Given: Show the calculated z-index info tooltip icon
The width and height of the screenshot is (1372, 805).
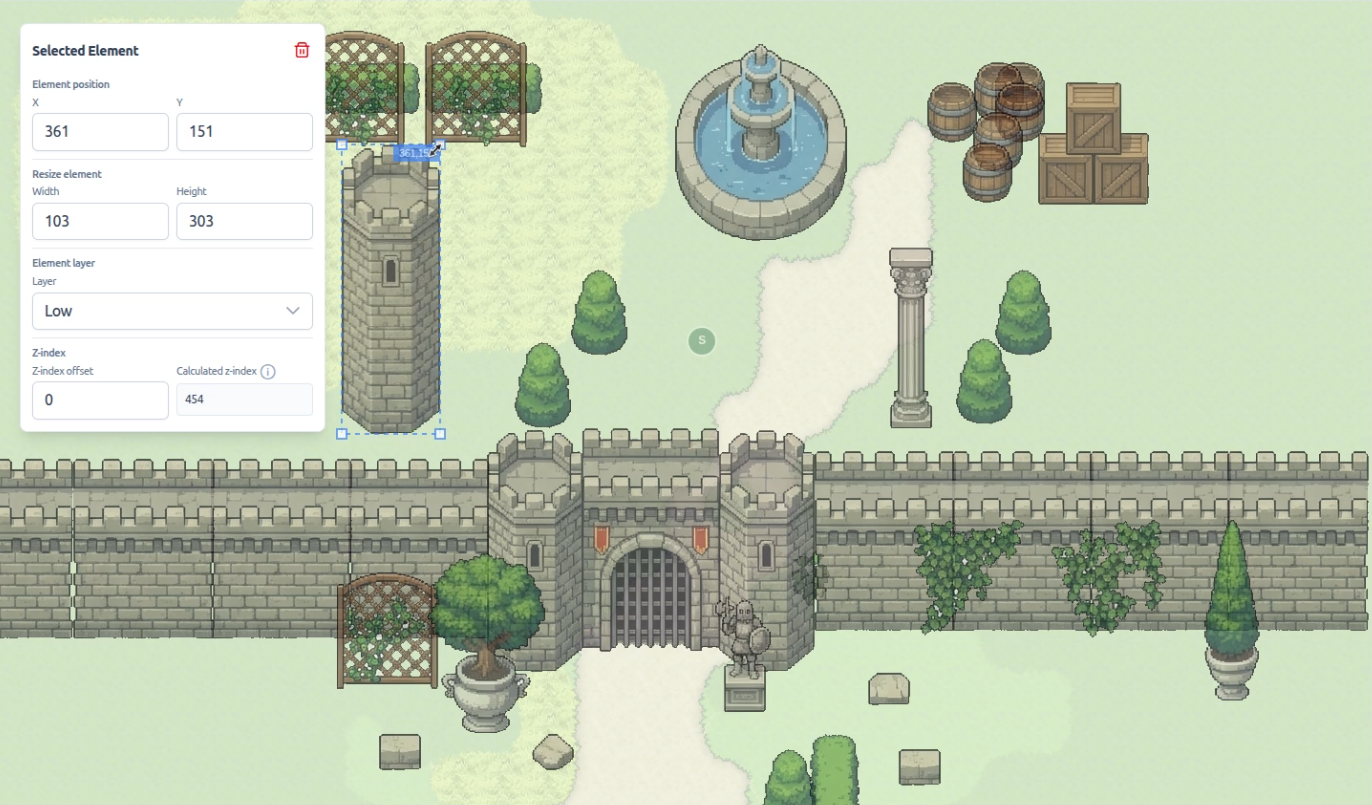Looking at the screenshot, I should [268, 372].
